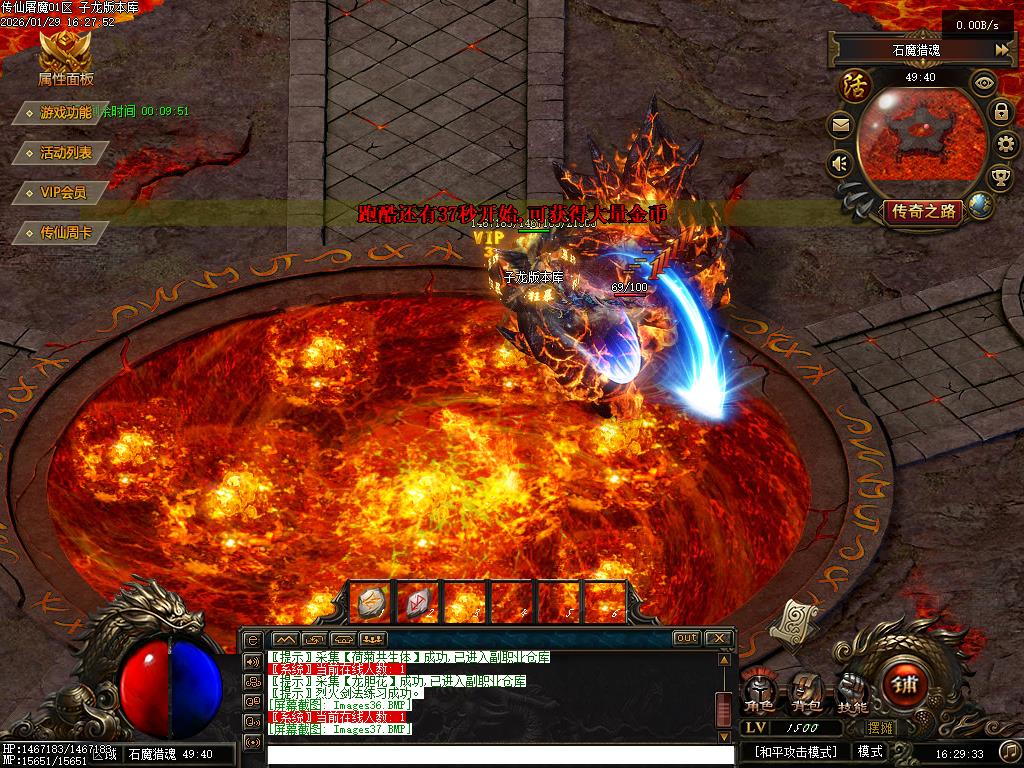Image resolution: width=1024 pixels, height=768 pixels.
Task: Open the 属性面板 attribute panel
Action: point(65,58)
